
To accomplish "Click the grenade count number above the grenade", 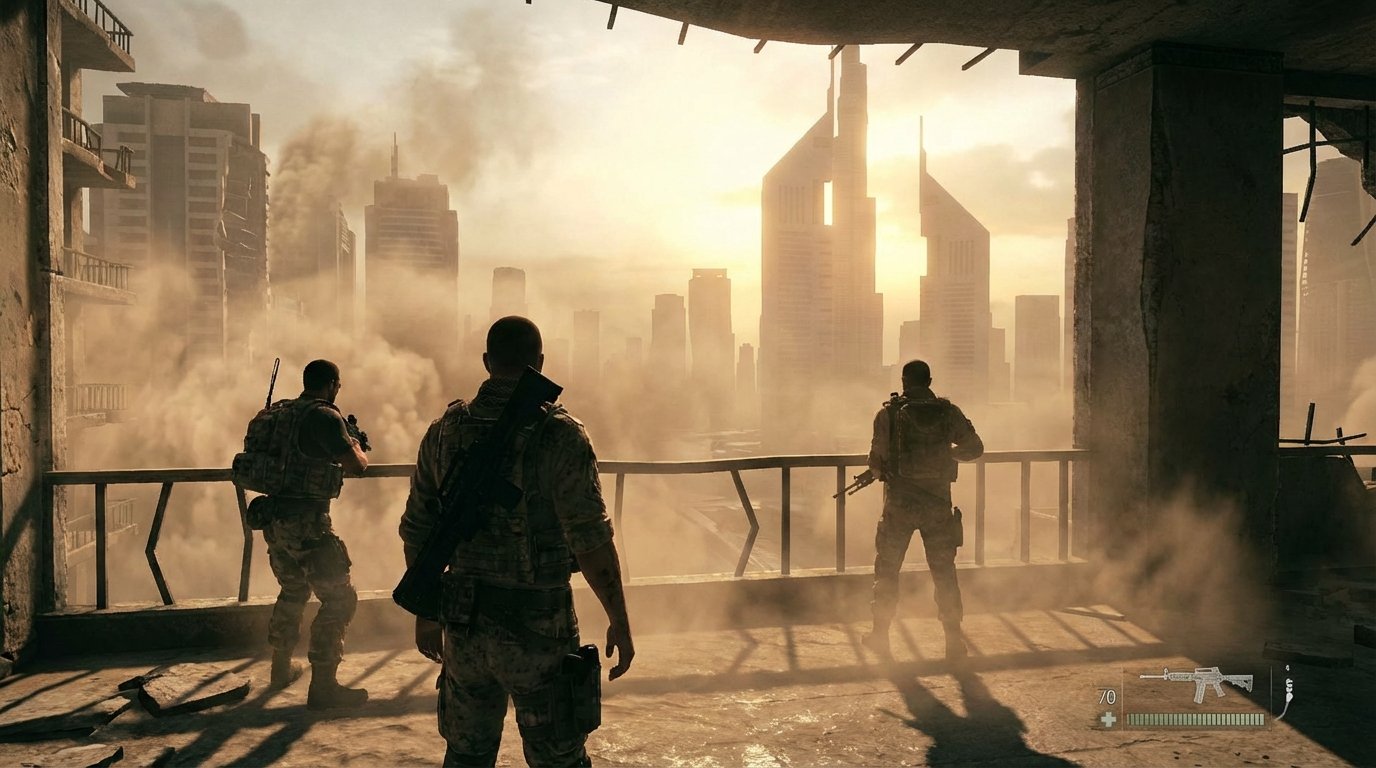I will coord(1288,667).
